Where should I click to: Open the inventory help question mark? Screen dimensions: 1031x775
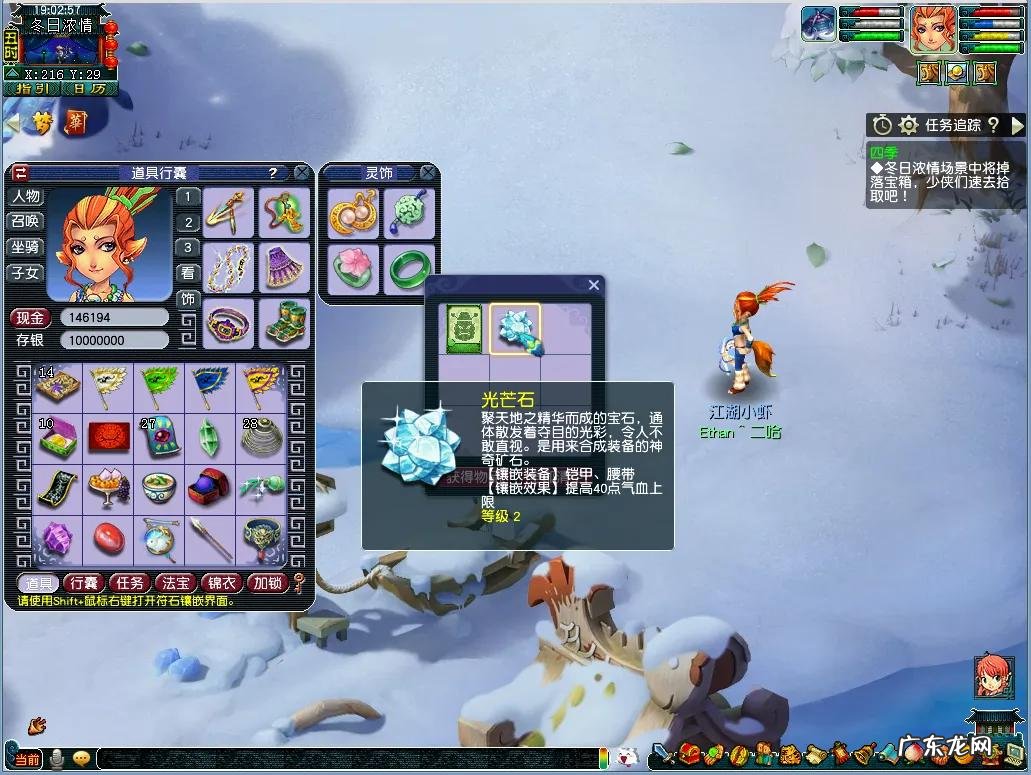point(272,173)
